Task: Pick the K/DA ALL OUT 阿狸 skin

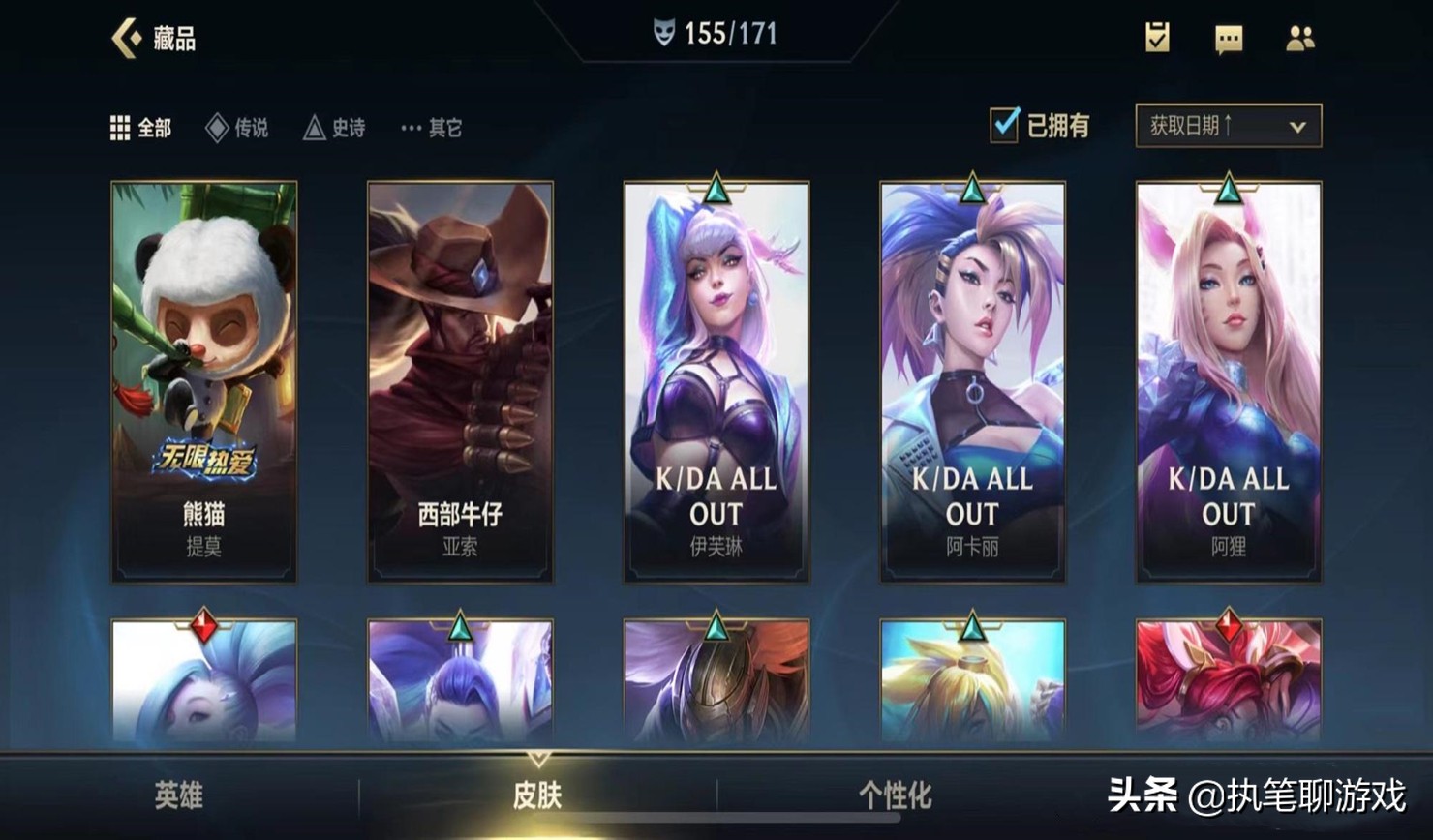Action: coord(1228,382)
